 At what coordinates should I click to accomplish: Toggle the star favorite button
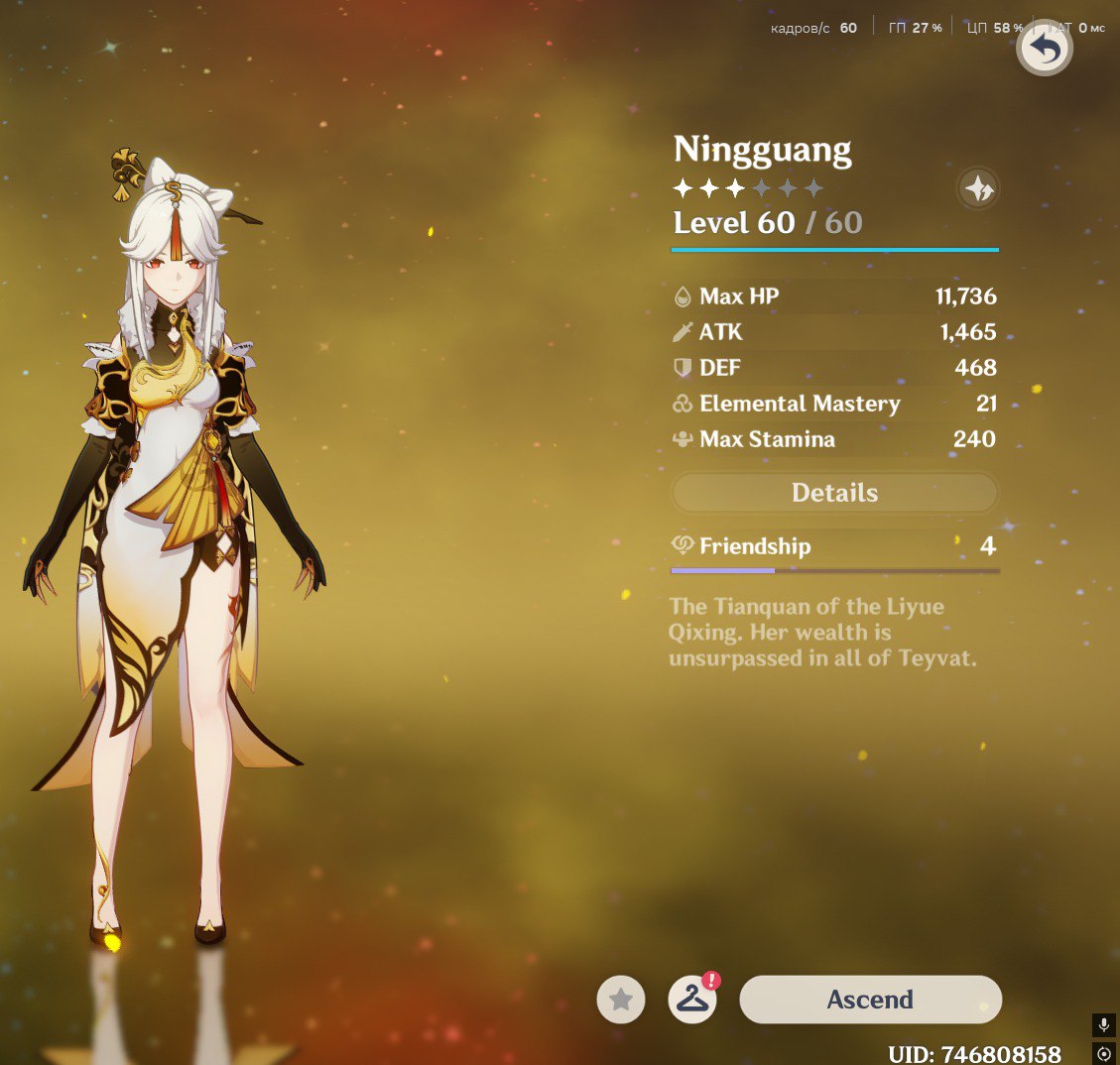(x=621, y=1000)
